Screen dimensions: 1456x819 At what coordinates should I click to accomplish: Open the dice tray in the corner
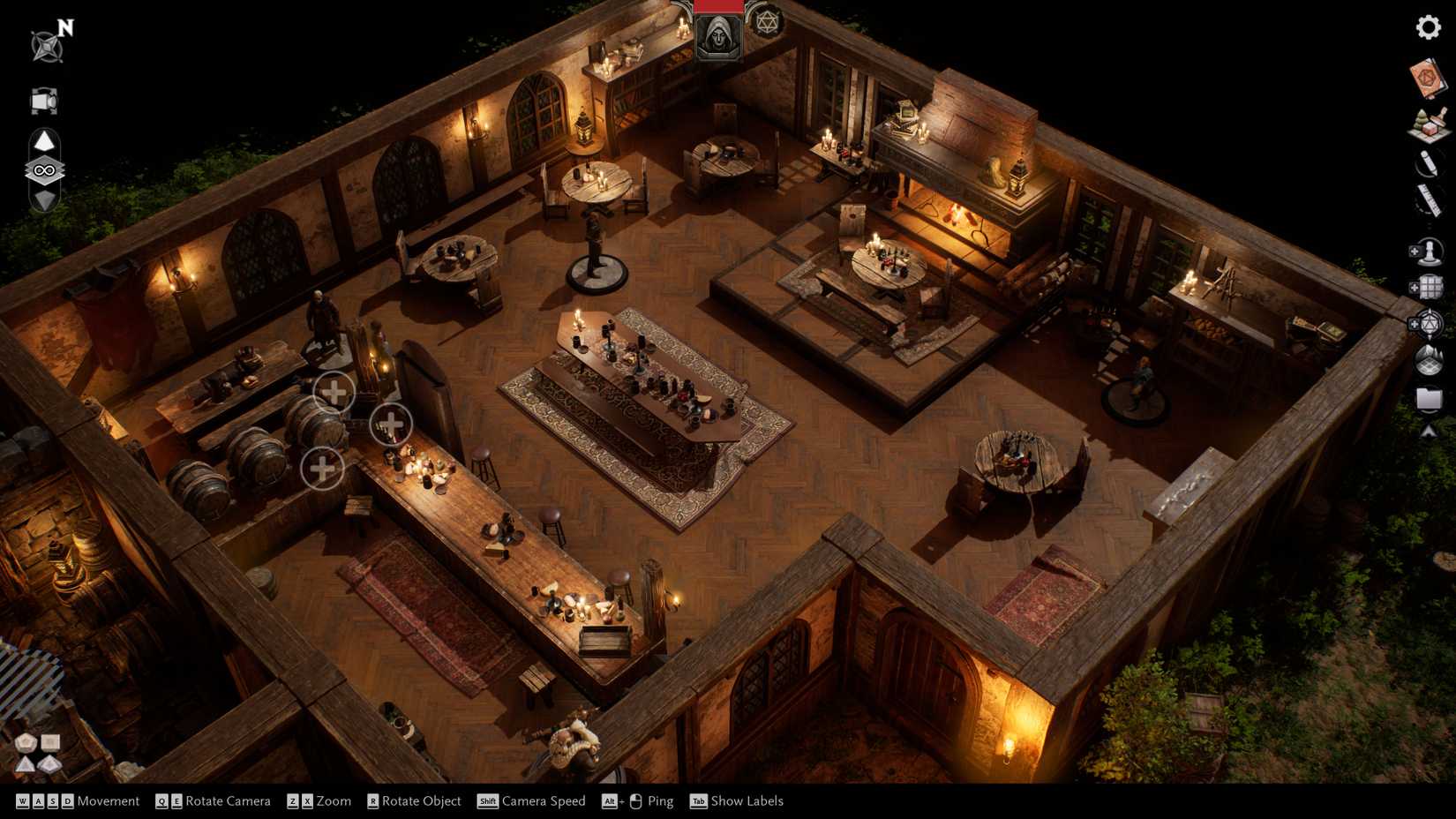(37, 753)
